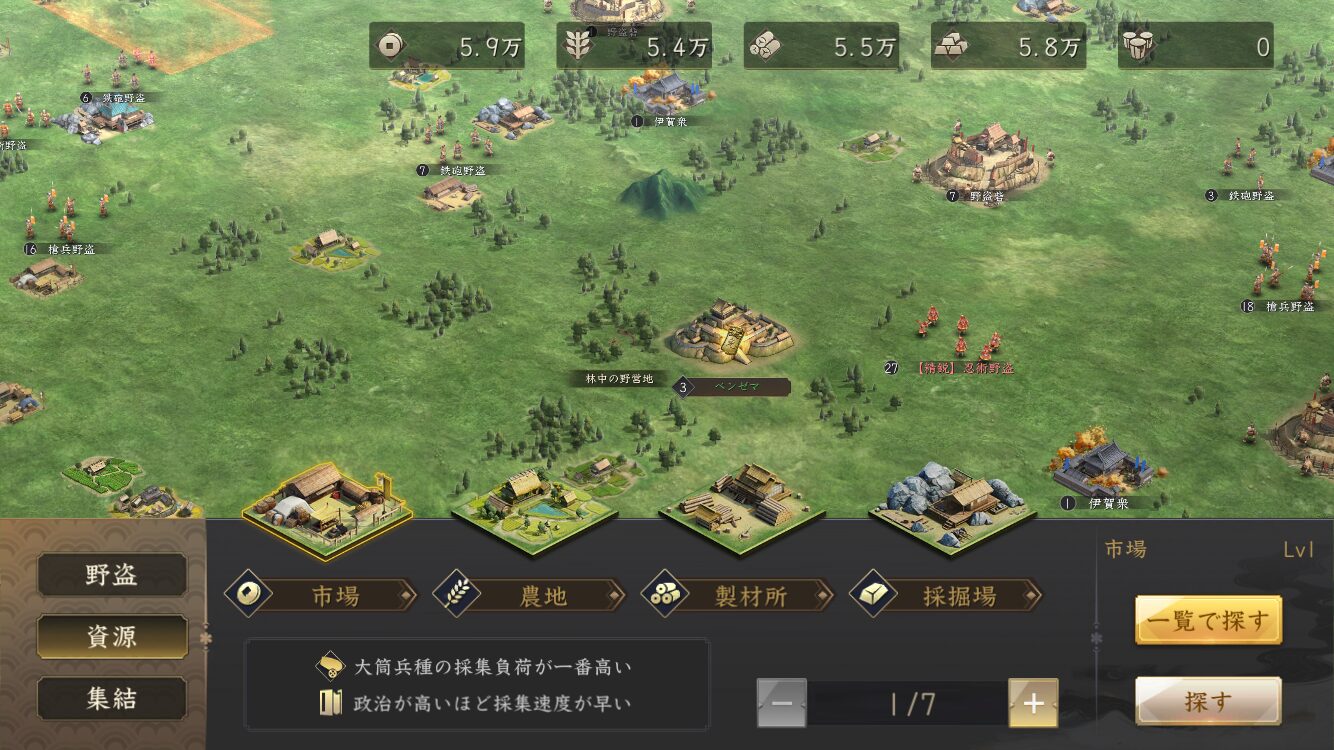The image size is (1334, 750).
Task: Open the 集結 tab
Action: click(x=112, y=699)
